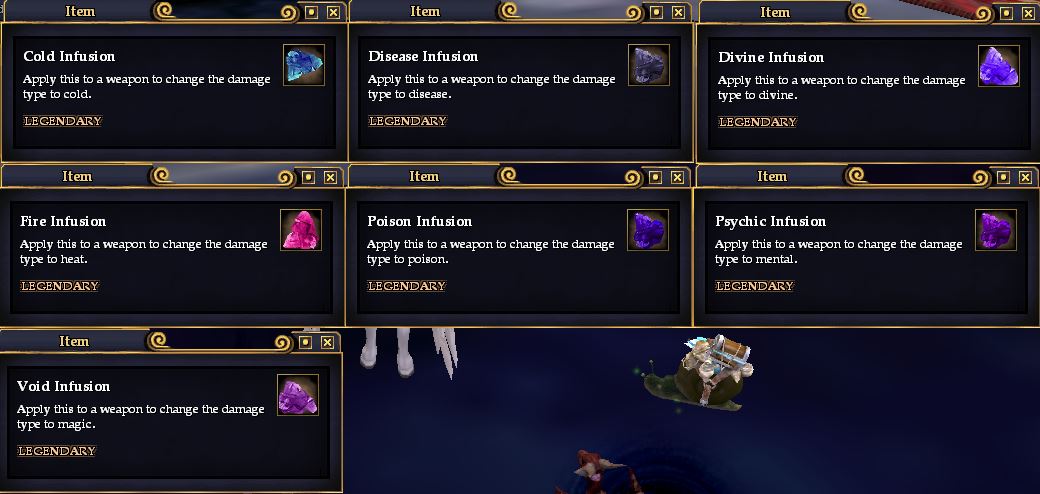Click the square button on Psychic Infusion window

(1002, 177)
